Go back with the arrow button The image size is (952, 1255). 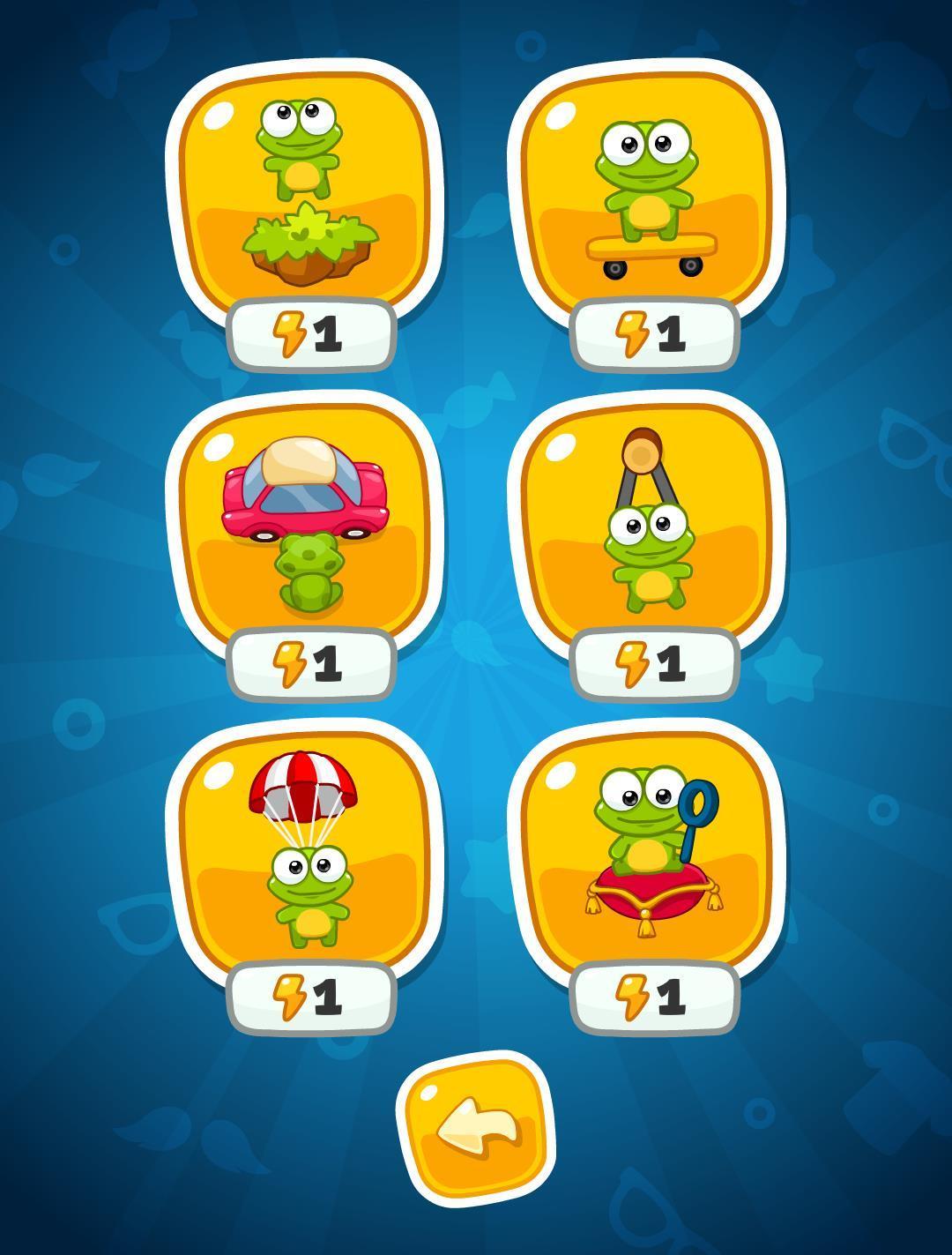[x=476, y=1131]
